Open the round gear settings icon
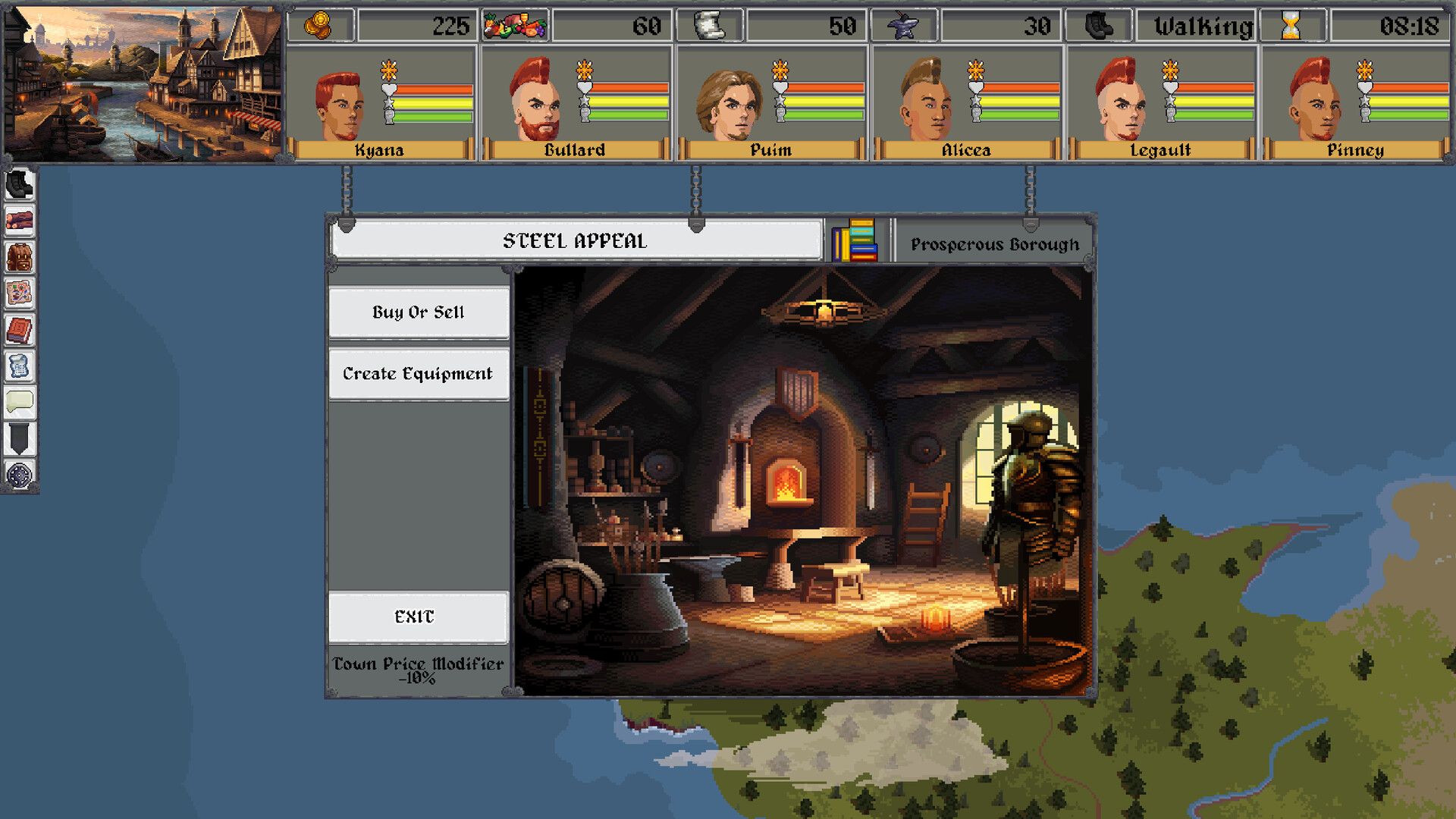The width and height of the screenshot is (1456, 819). click(19, 475)
